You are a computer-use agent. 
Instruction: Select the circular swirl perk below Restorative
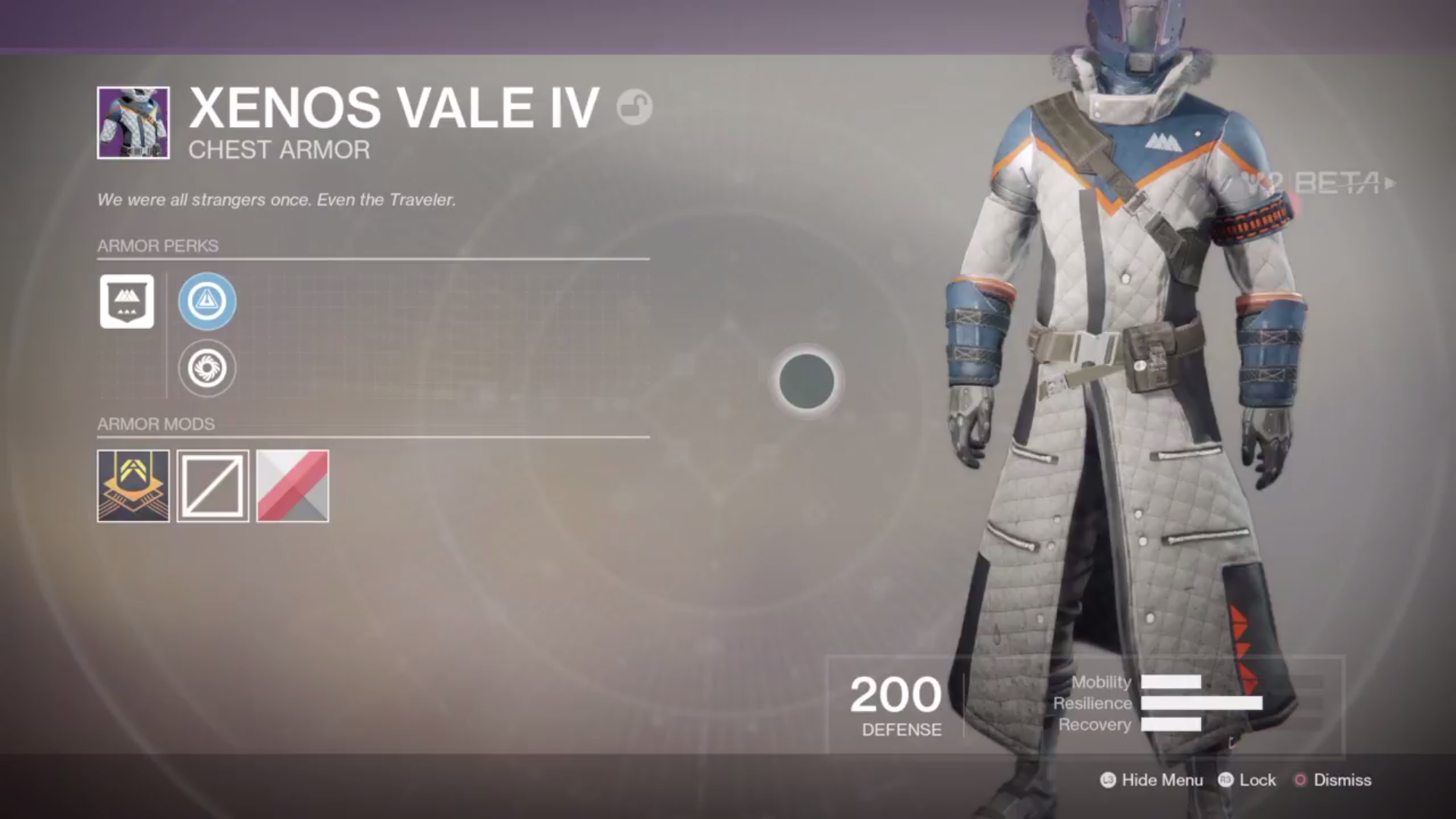[x=207, y=368]
